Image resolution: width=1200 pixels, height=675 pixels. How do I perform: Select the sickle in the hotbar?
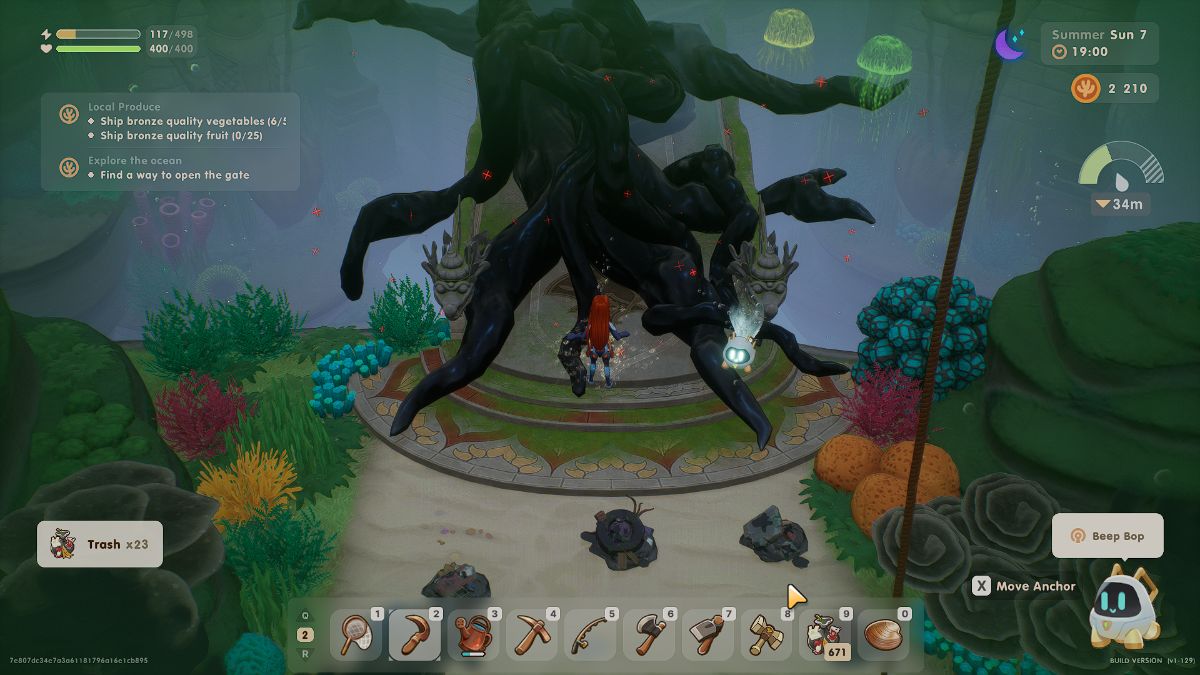[x=414, y=635]
